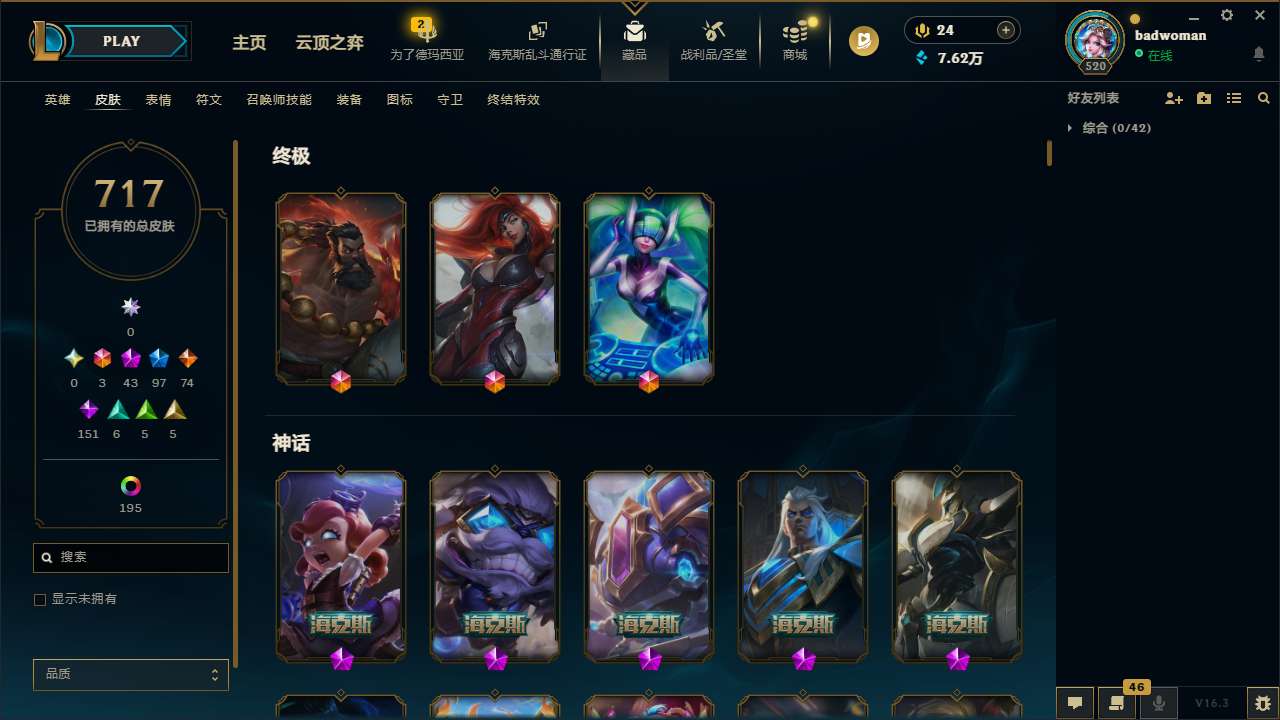
Task: Enable the 显示未拥有 checkbox
Action: (40, 599)
